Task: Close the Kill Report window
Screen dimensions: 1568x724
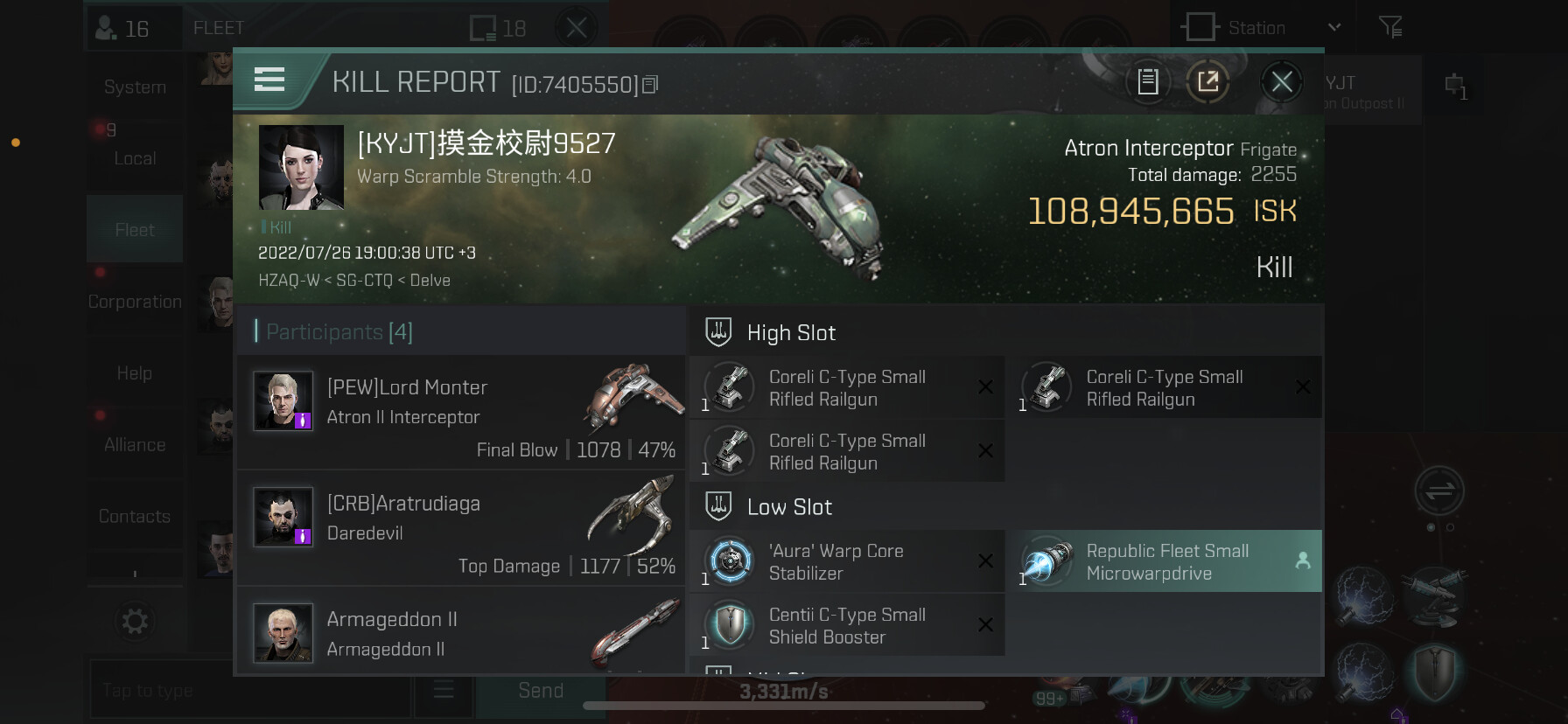Action: coord(1281,82)
